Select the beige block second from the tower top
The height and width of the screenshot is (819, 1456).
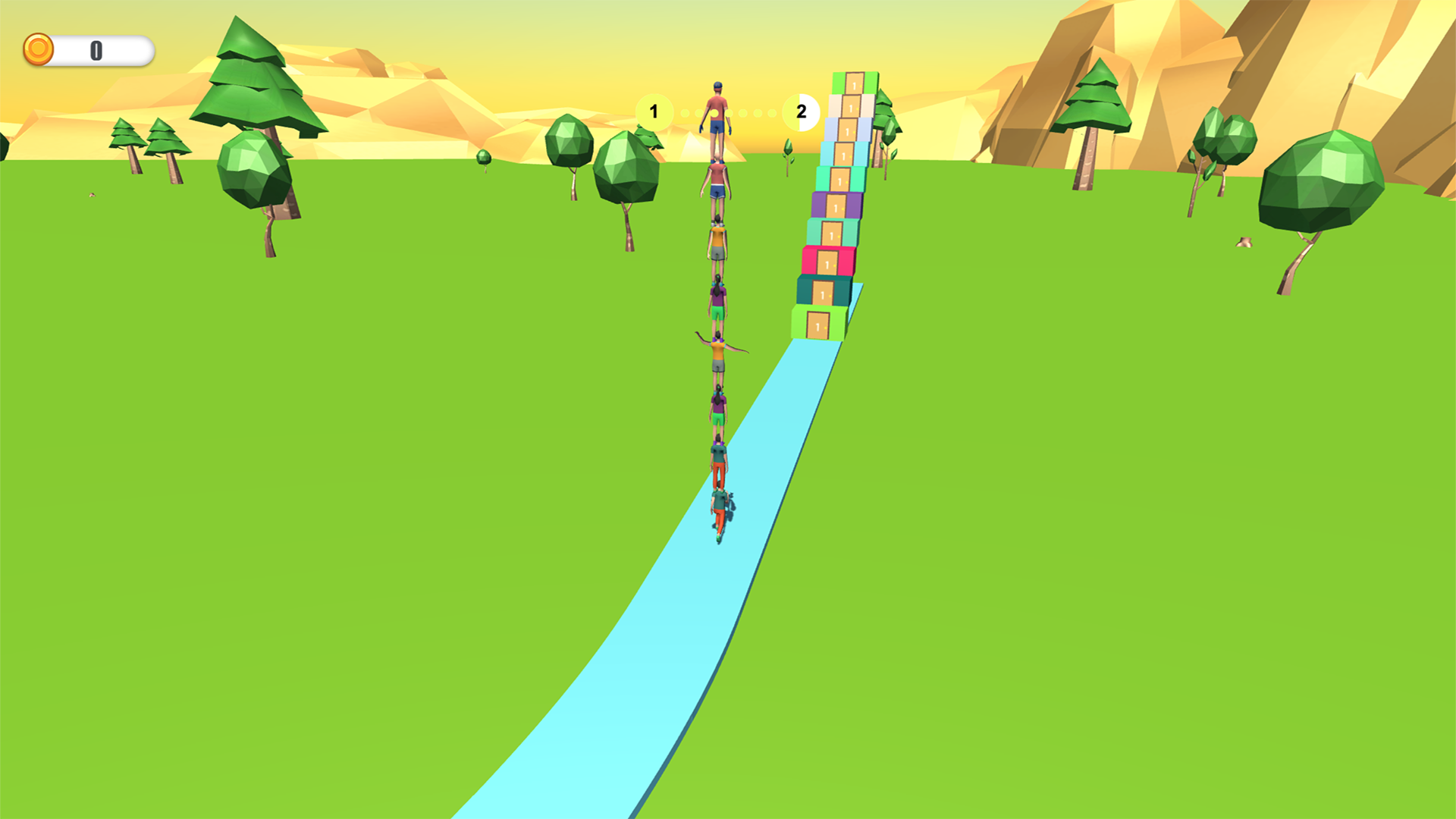click(x=852, y=106)
